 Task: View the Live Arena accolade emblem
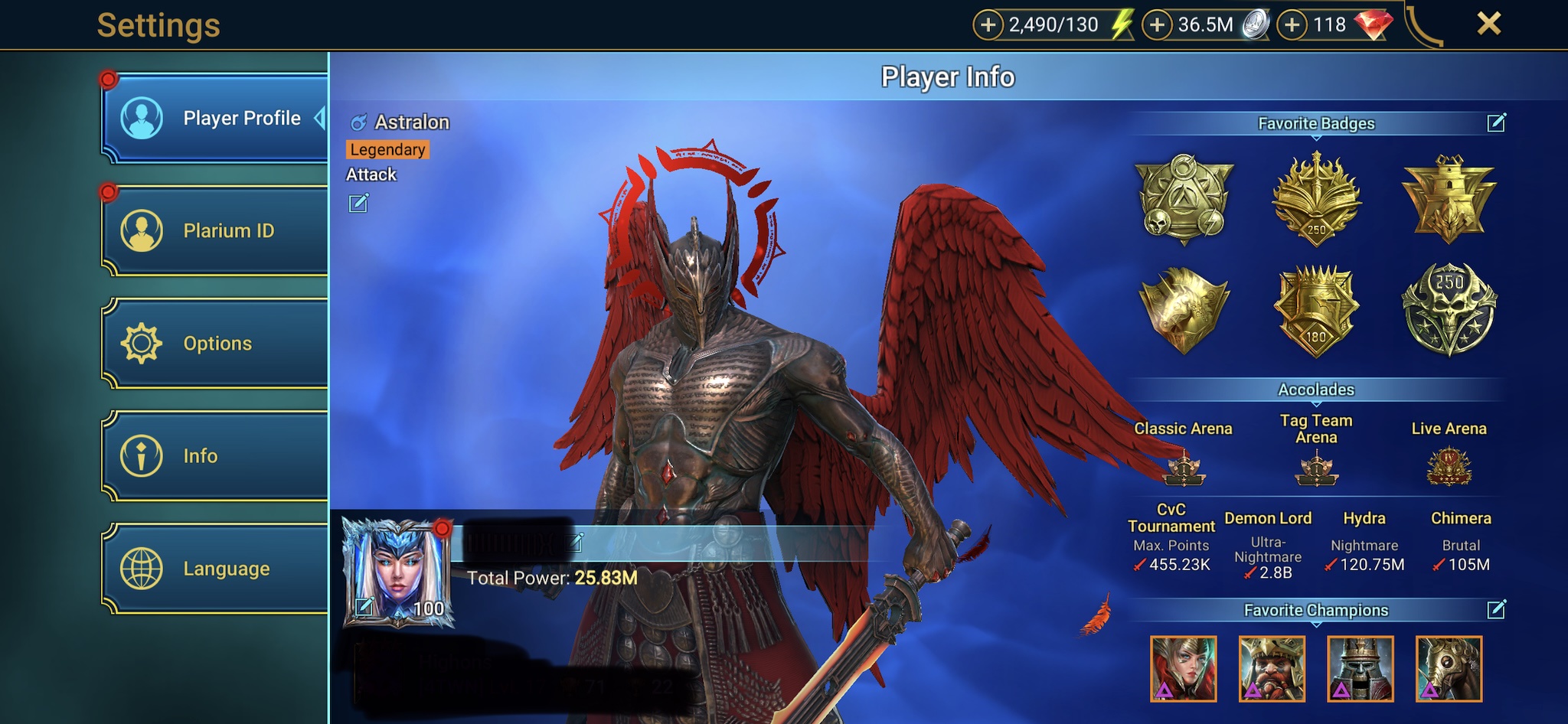(1449, 467)
